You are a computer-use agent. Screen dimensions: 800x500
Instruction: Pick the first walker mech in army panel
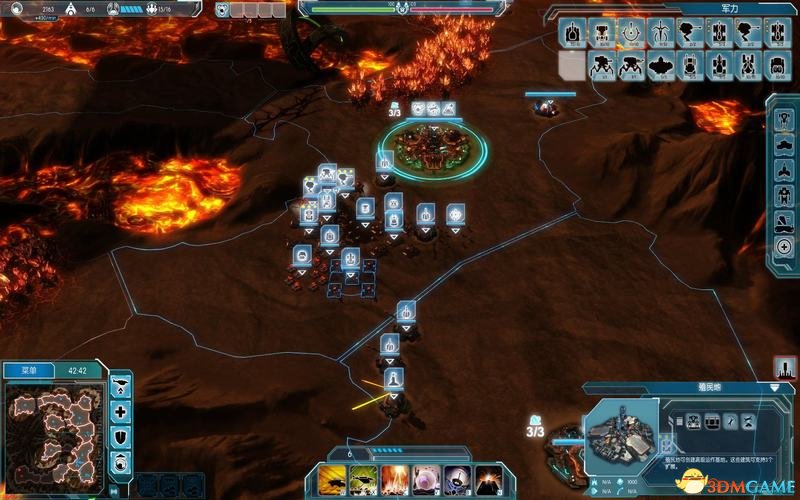coord(602,66)
